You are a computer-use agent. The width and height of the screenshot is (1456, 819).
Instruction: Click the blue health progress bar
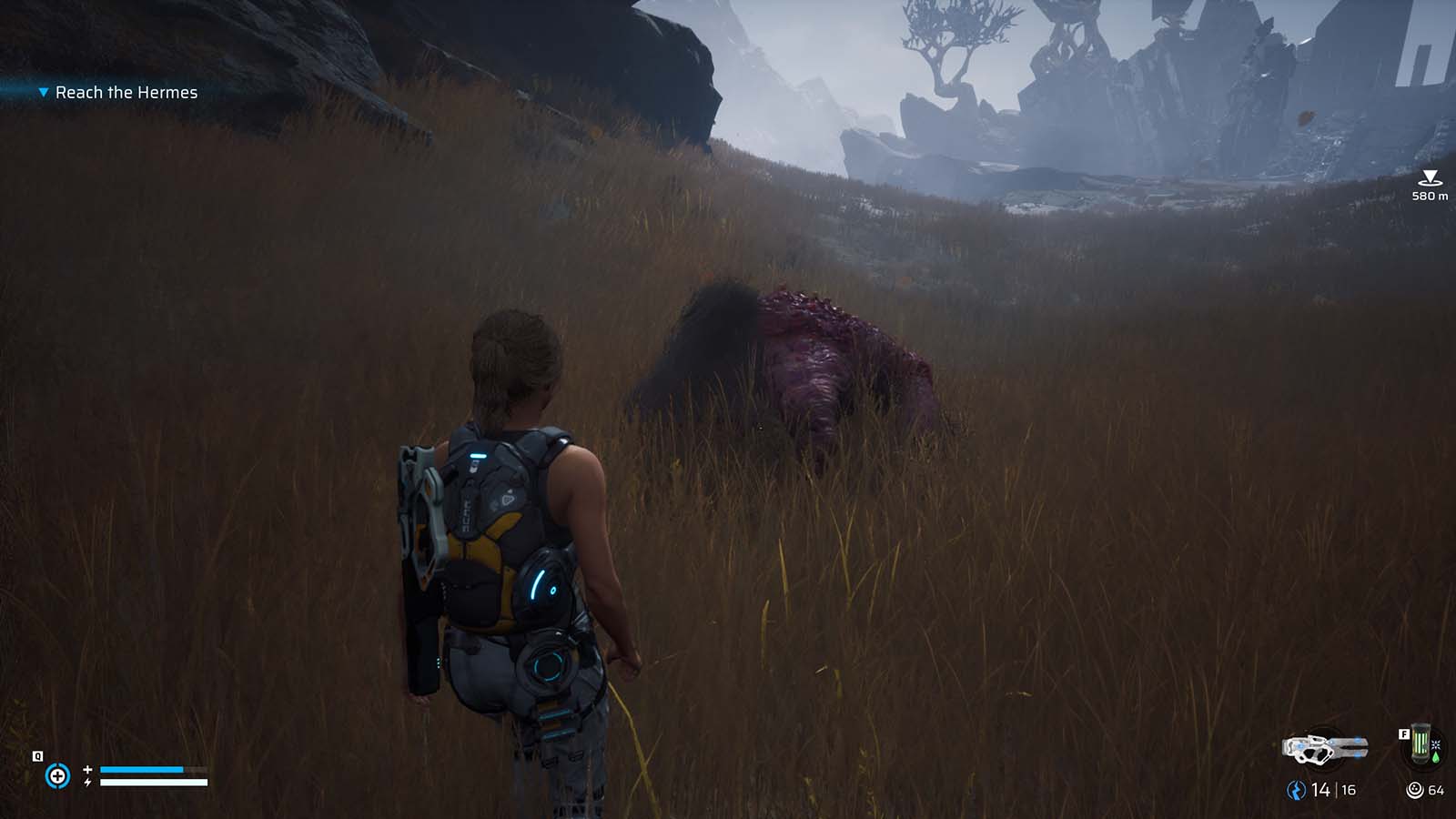click(142, 768)
